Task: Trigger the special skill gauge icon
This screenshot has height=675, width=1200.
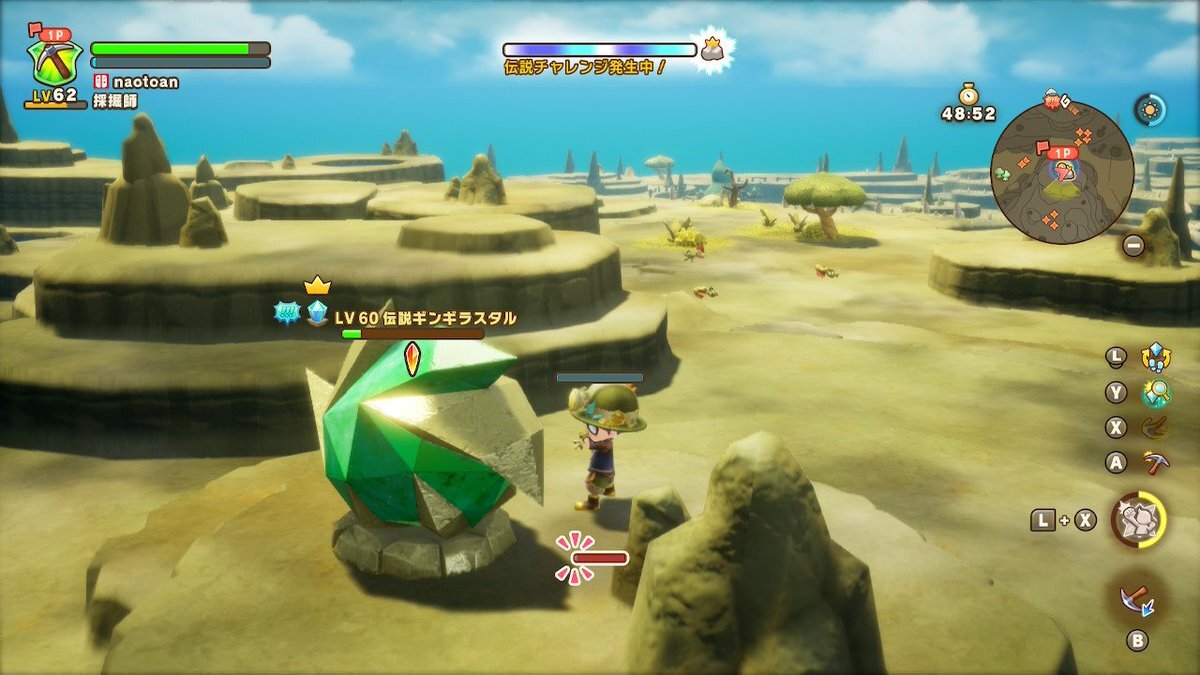Action: click(1138, 520)
